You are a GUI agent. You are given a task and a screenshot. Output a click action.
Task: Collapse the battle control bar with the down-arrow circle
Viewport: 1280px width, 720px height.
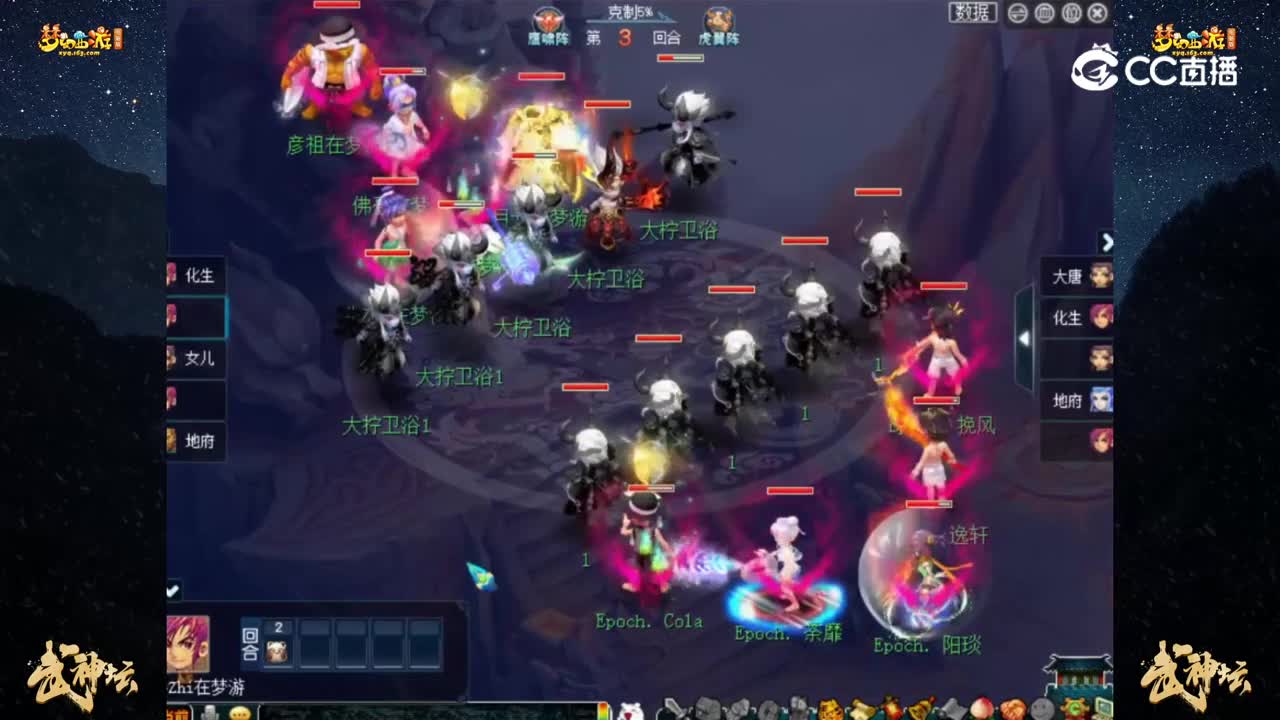1017,12
